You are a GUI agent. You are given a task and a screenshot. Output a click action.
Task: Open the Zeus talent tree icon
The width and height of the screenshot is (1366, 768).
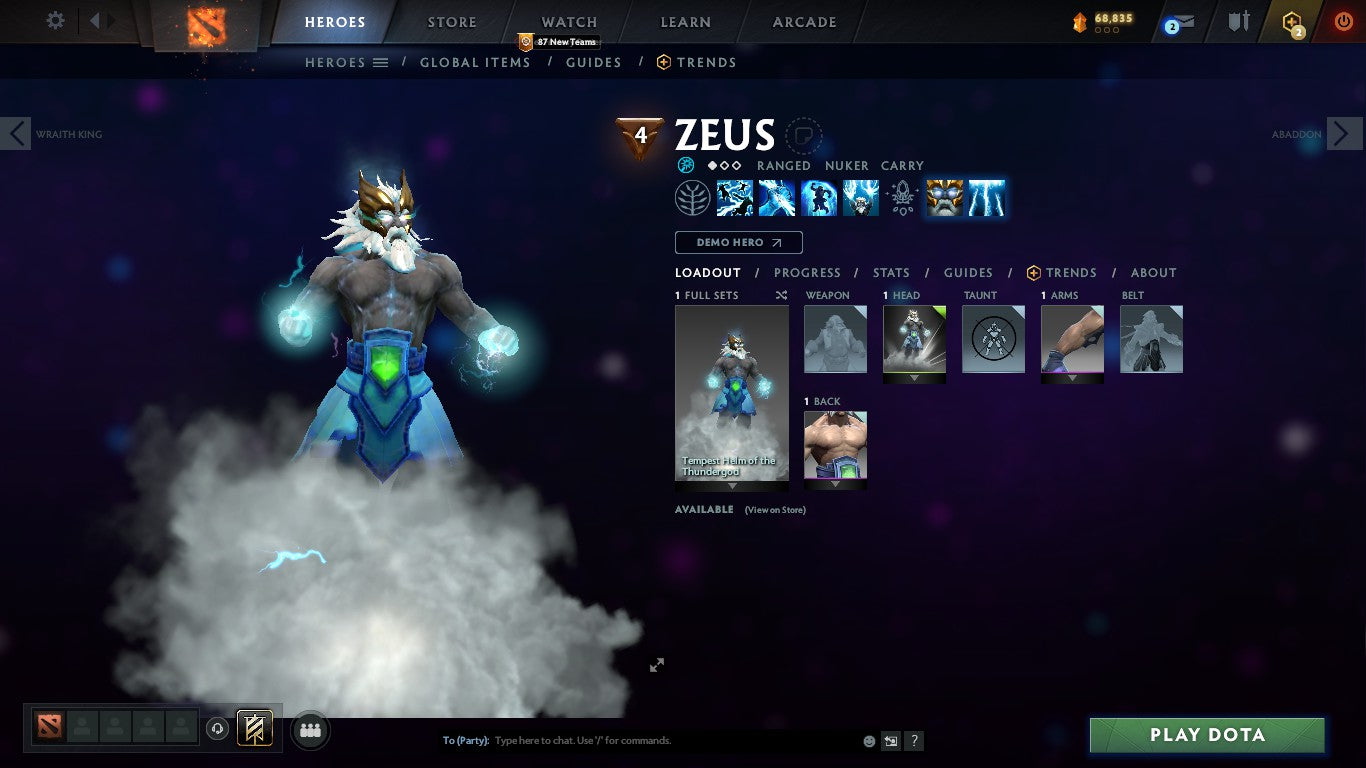click(x=693, y=197)
